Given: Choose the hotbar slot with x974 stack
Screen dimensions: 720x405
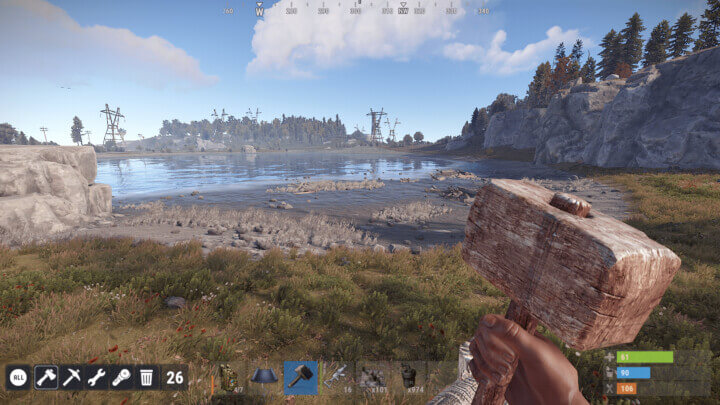Looking at the screenshot, I should pos(409,377).
